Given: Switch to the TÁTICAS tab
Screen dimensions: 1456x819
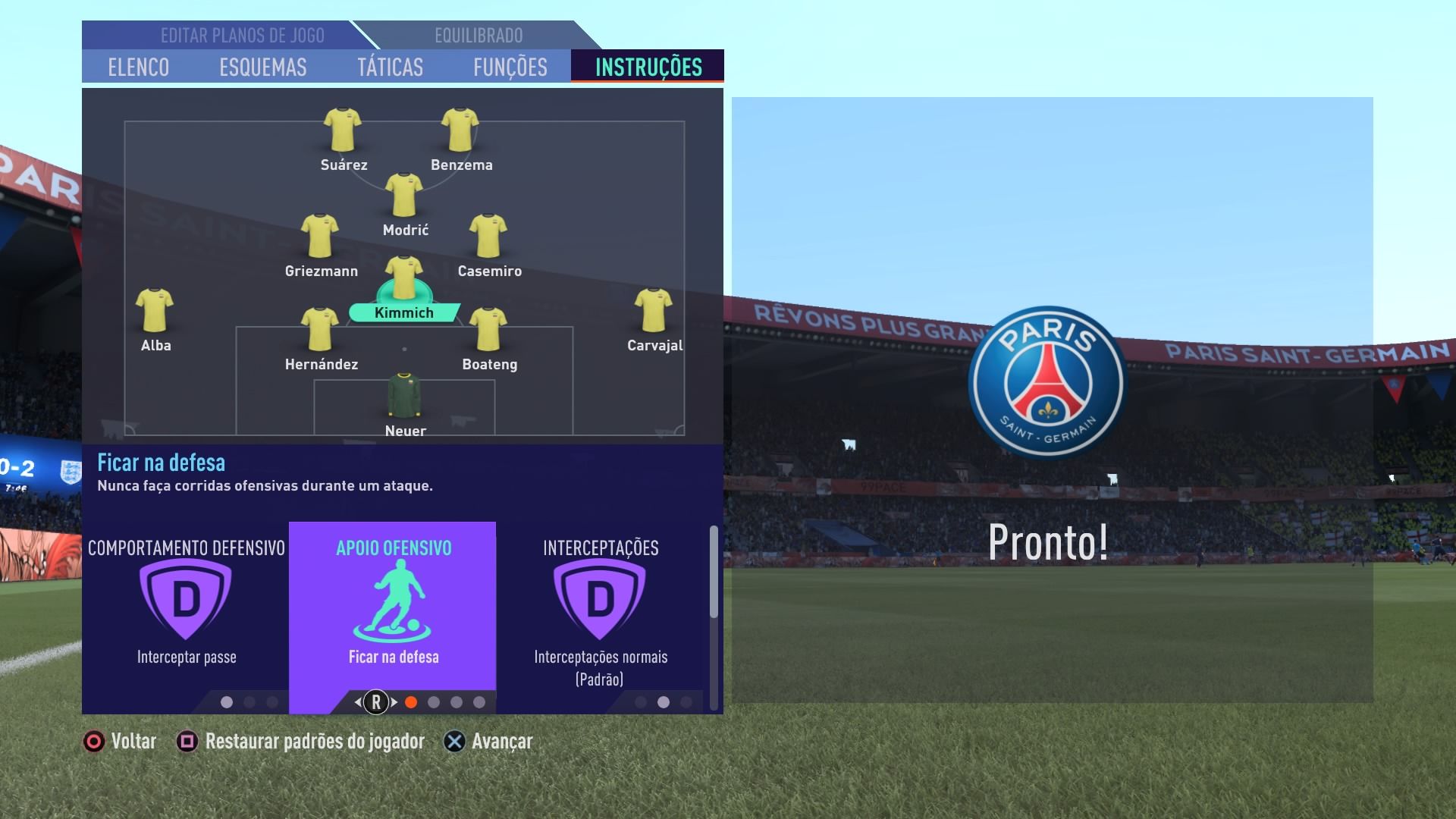Looking at the screenshot, I should click(391, 67).
